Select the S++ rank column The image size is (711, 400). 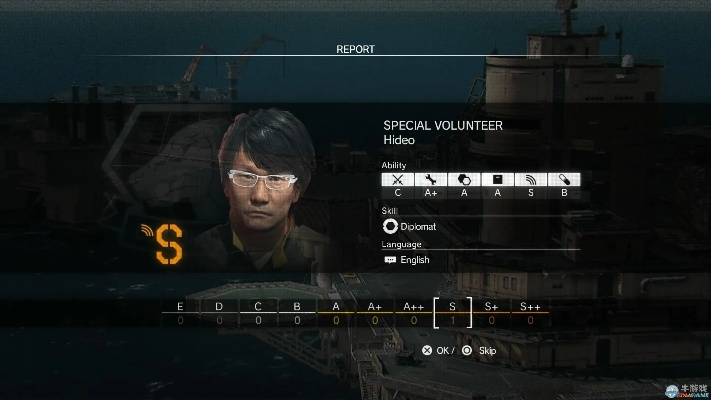point(530,313)
